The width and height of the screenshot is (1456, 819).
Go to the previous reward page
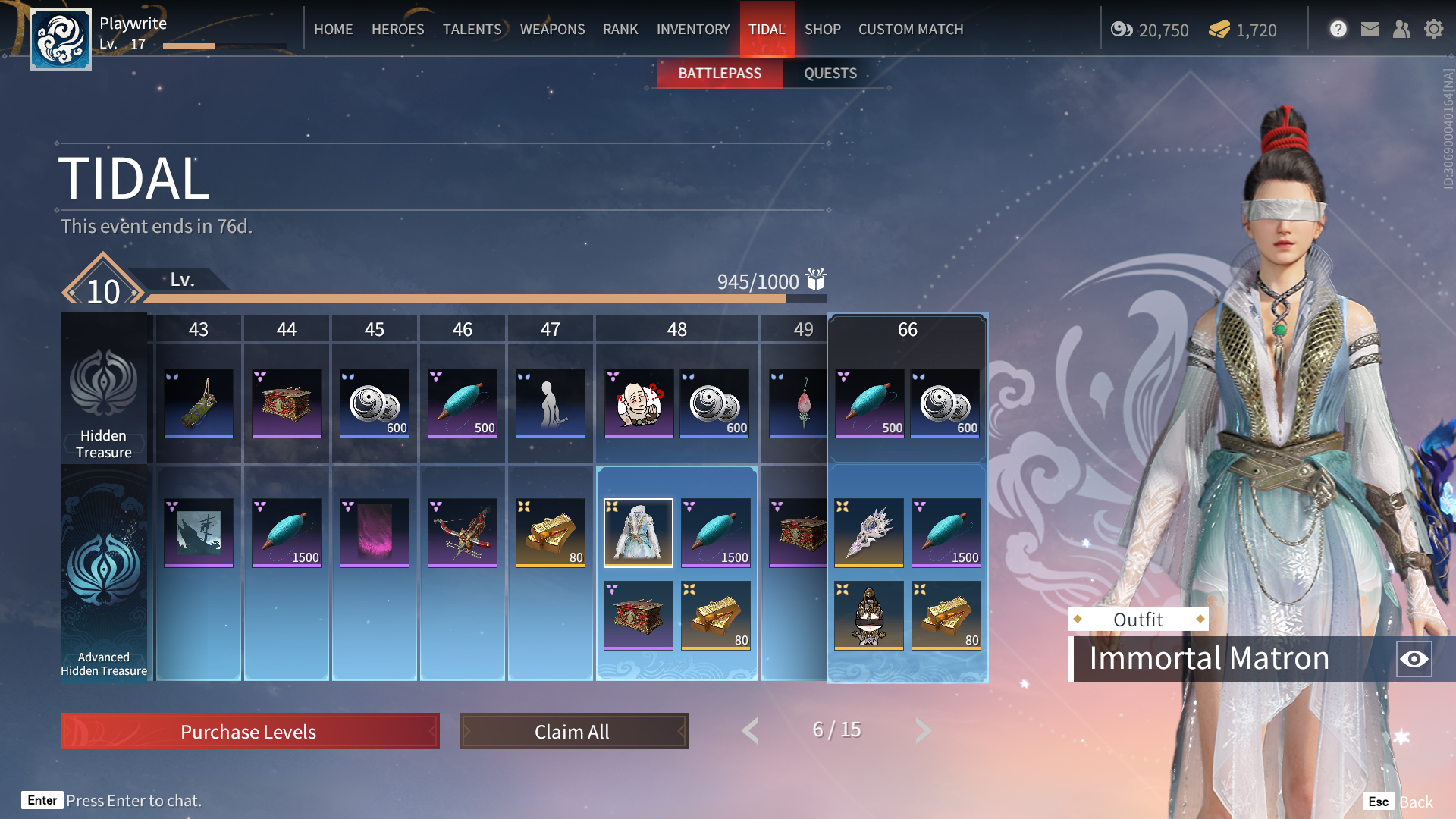click(750, 730)
